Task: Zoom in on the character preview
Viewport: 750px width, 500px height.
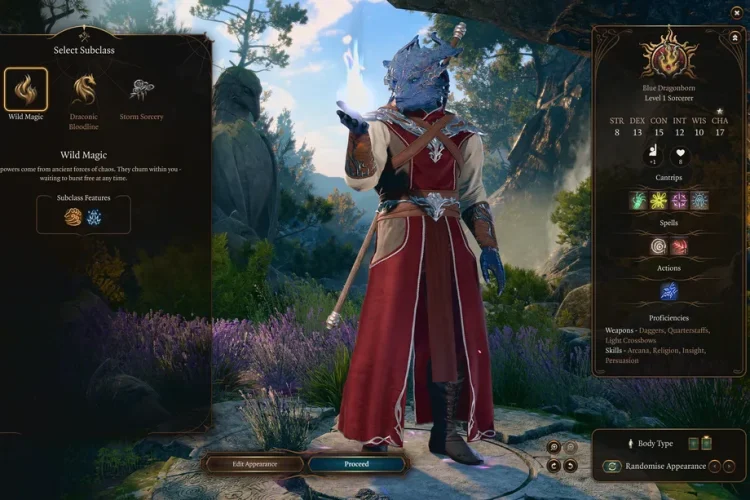Action: tap(553, 448)
